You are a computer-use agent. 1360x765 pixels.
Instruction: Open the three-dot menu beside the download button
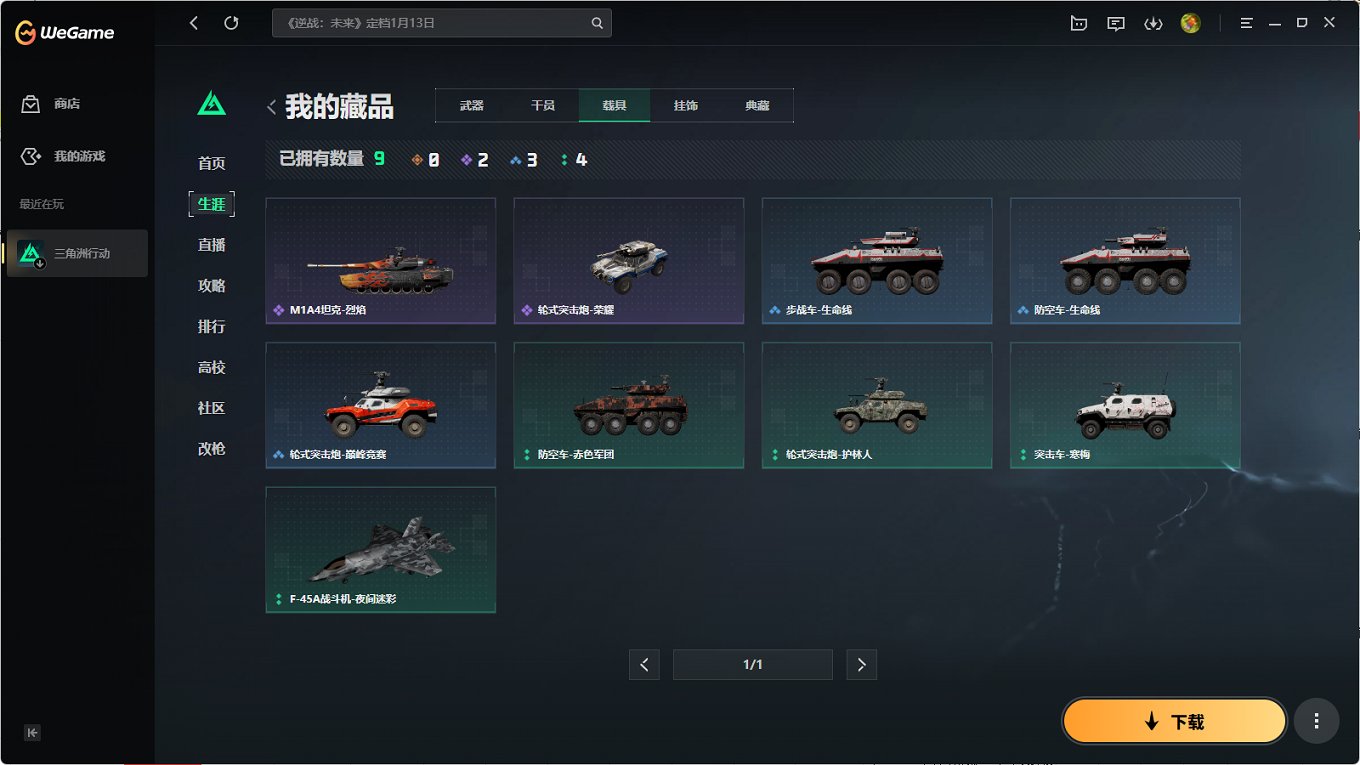tap(1316, 720)
